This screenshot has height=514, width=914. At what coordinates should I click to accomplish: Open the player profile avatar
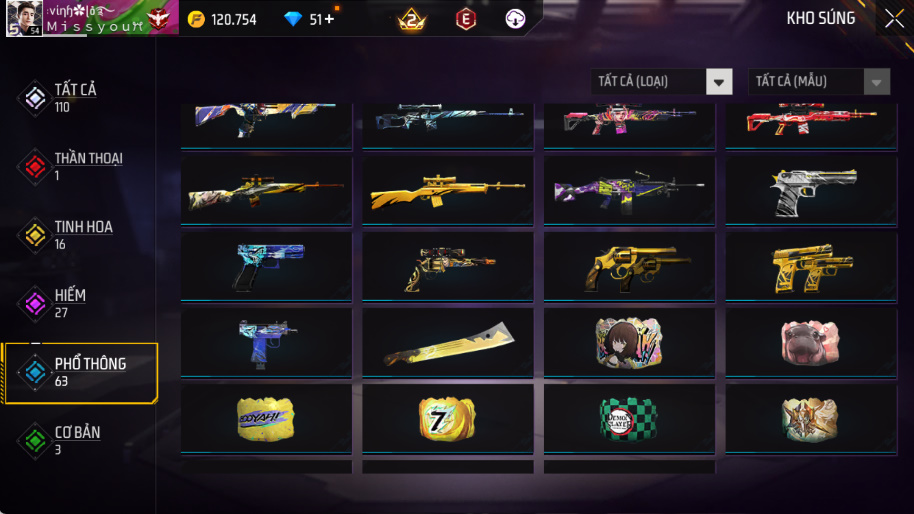(x=24, y=18)
